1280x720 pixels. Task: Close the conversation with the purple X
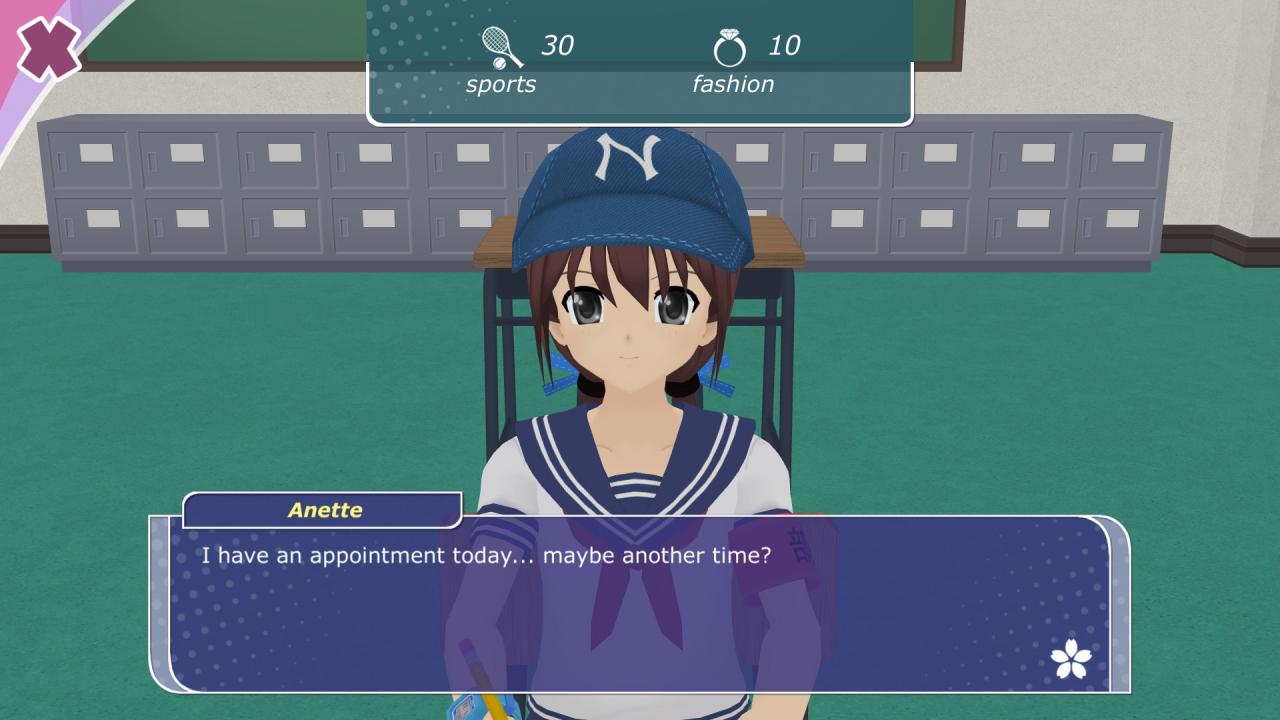tap(48, 48)
